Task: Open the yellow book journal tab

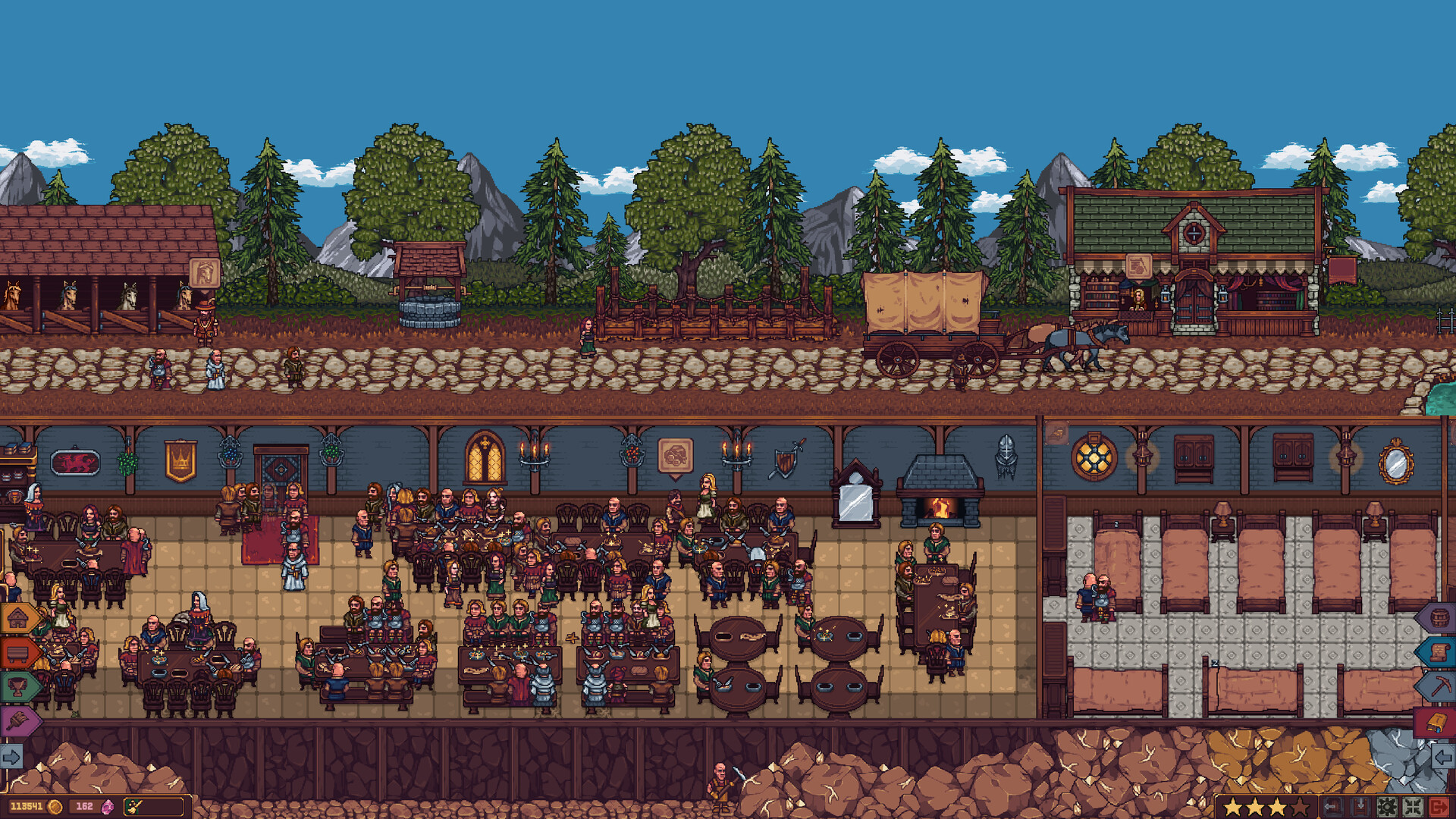Action: [1436, 722]
